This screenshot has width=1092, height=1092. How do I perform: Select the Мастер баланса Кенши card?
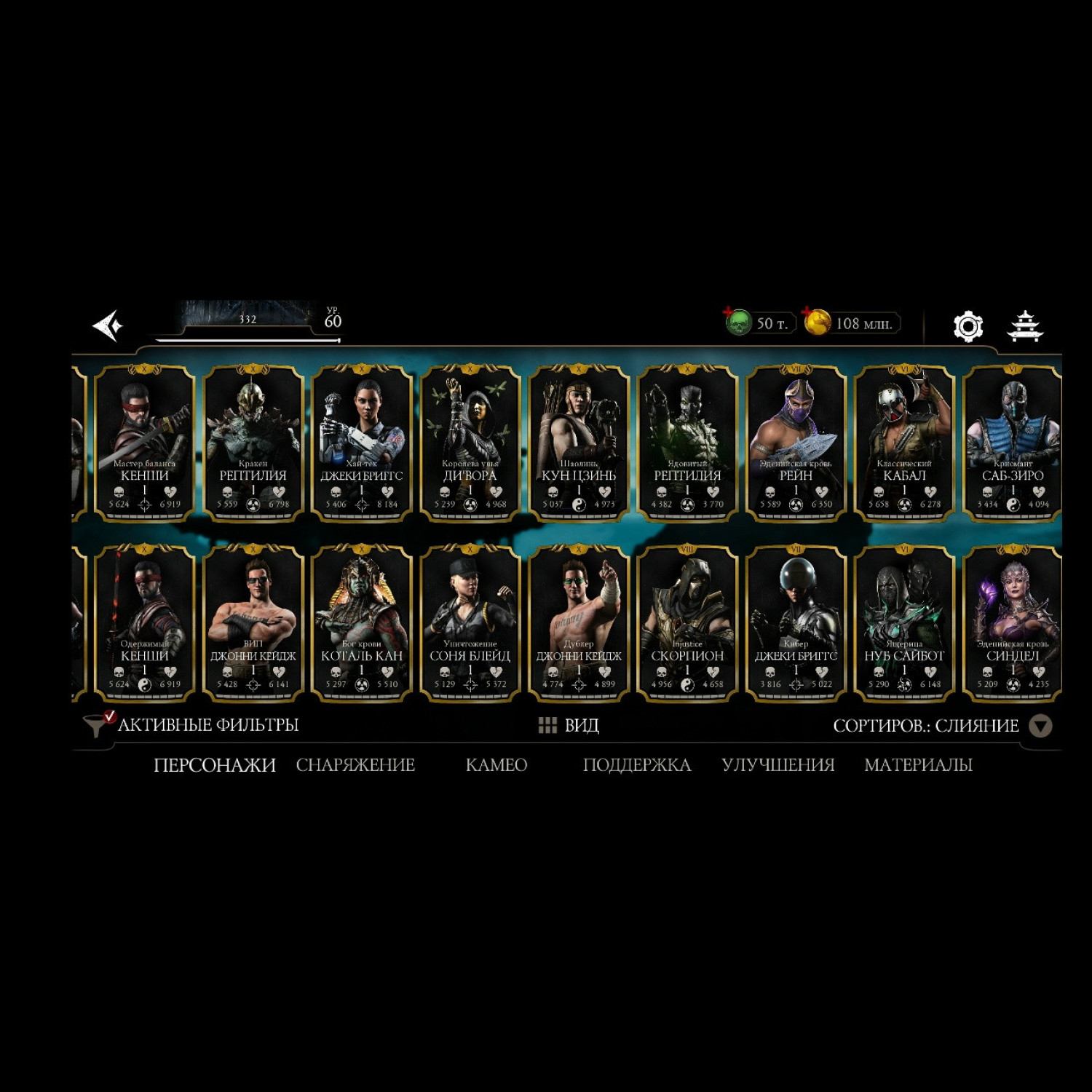(x=145, y=443)
